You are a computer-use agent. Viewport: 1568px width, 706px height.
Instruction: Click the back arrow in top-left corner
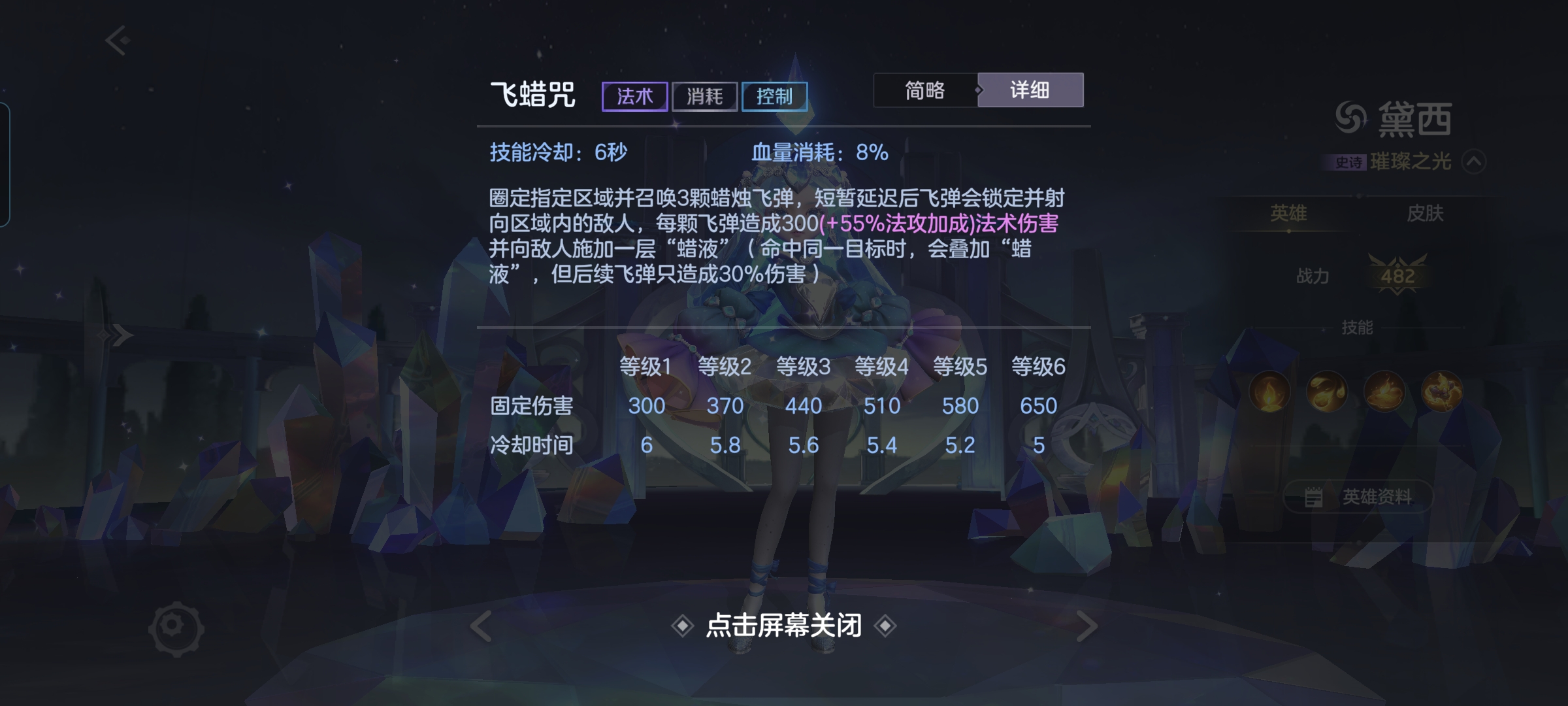coord(114,41)
